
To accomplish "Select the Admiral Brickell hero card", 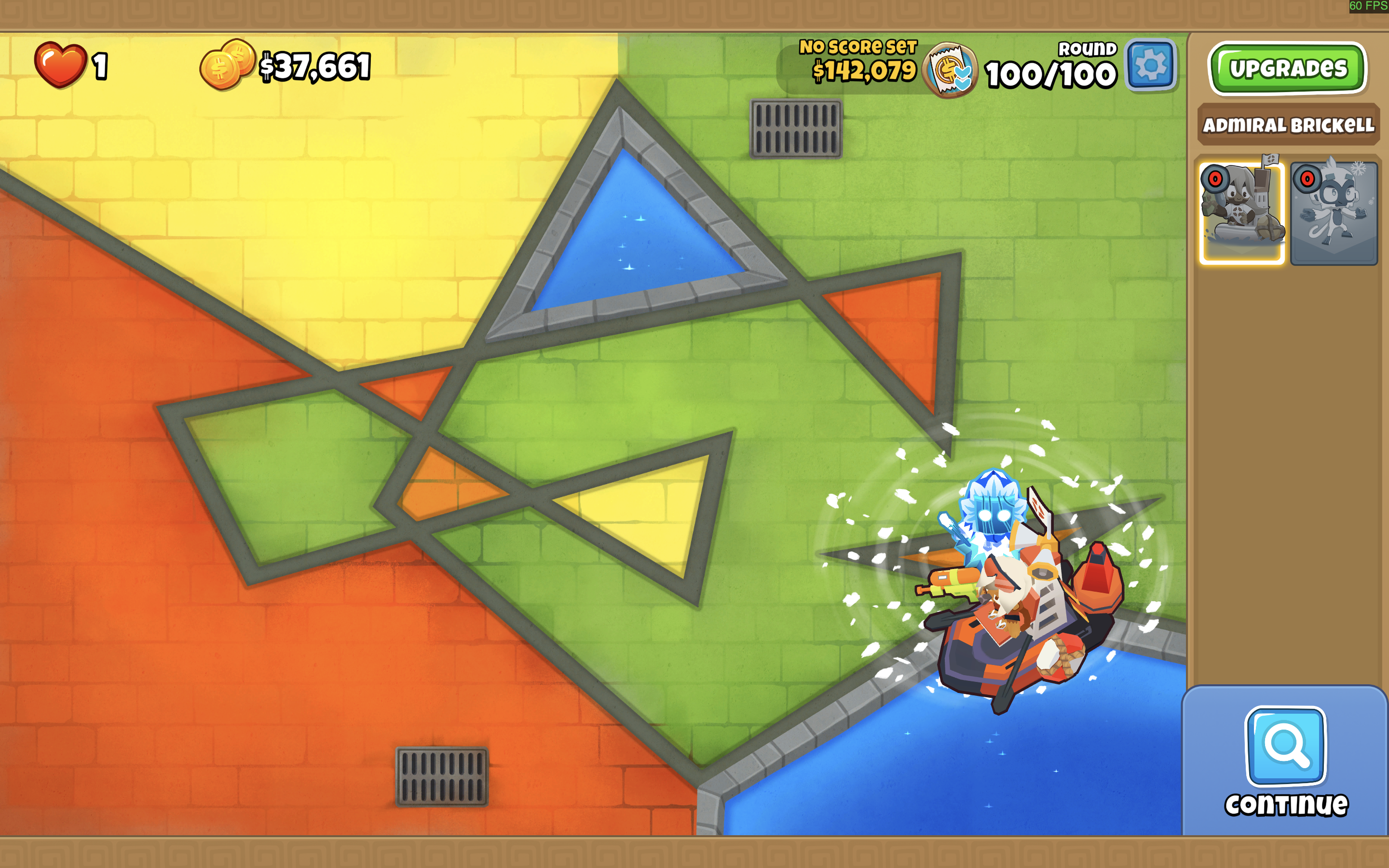I will point(1241,212).
